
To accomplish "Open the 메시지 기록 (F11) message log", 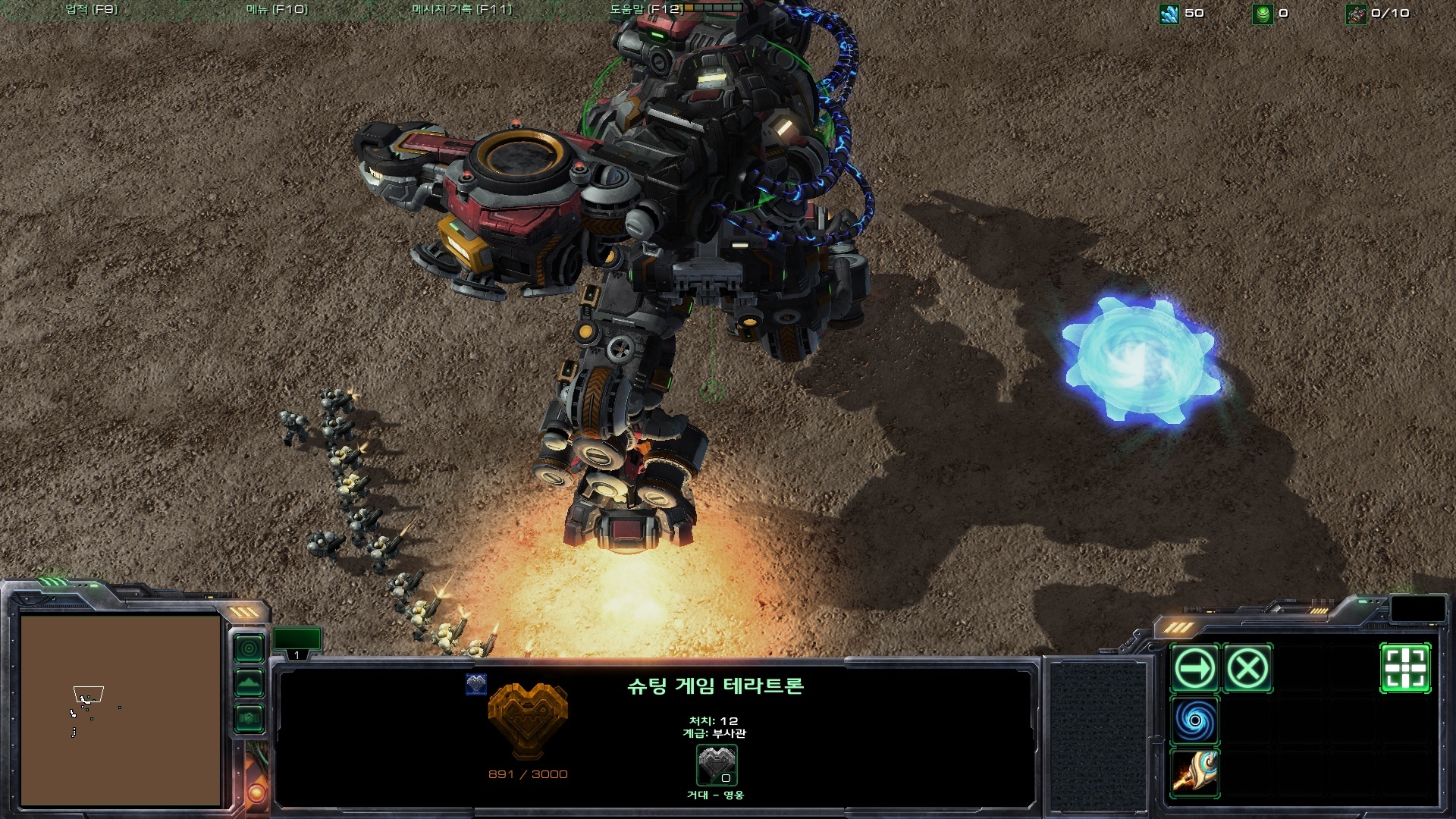I will [x=462, y=10].
